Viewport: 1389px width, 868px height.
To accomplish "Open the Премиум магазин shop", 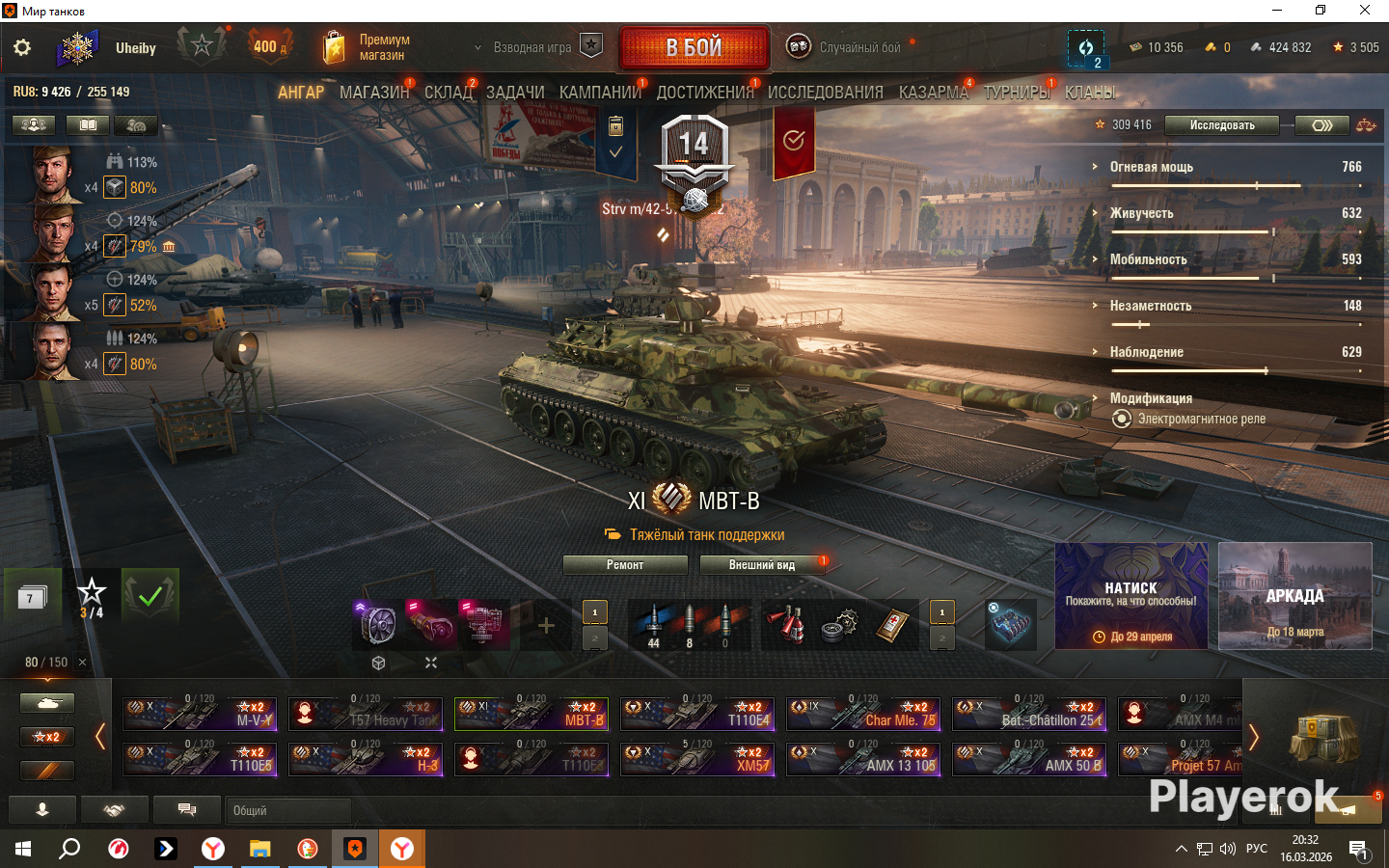I will tap(367, 47).
